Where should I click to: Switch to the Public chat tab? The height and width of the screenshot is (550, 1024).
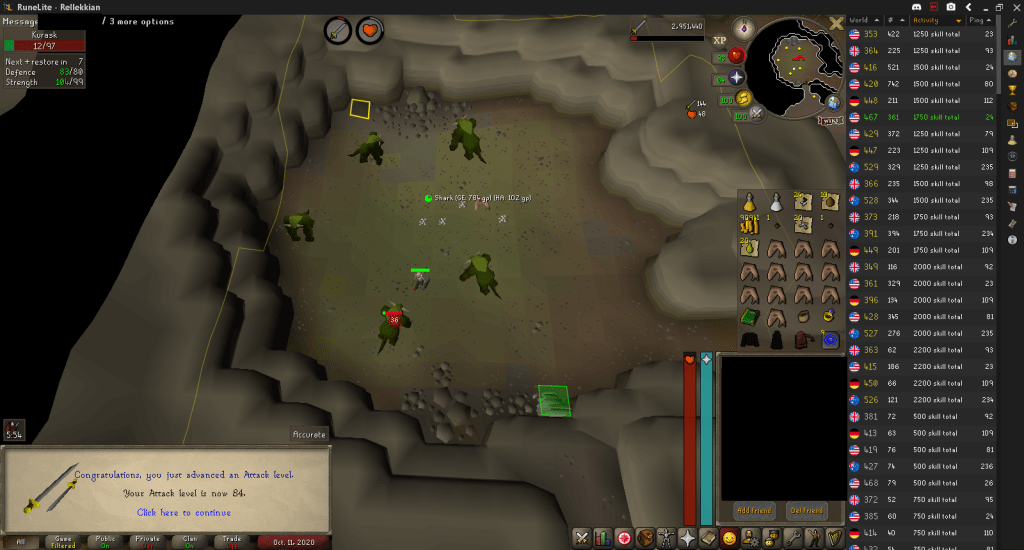[104, 541]
